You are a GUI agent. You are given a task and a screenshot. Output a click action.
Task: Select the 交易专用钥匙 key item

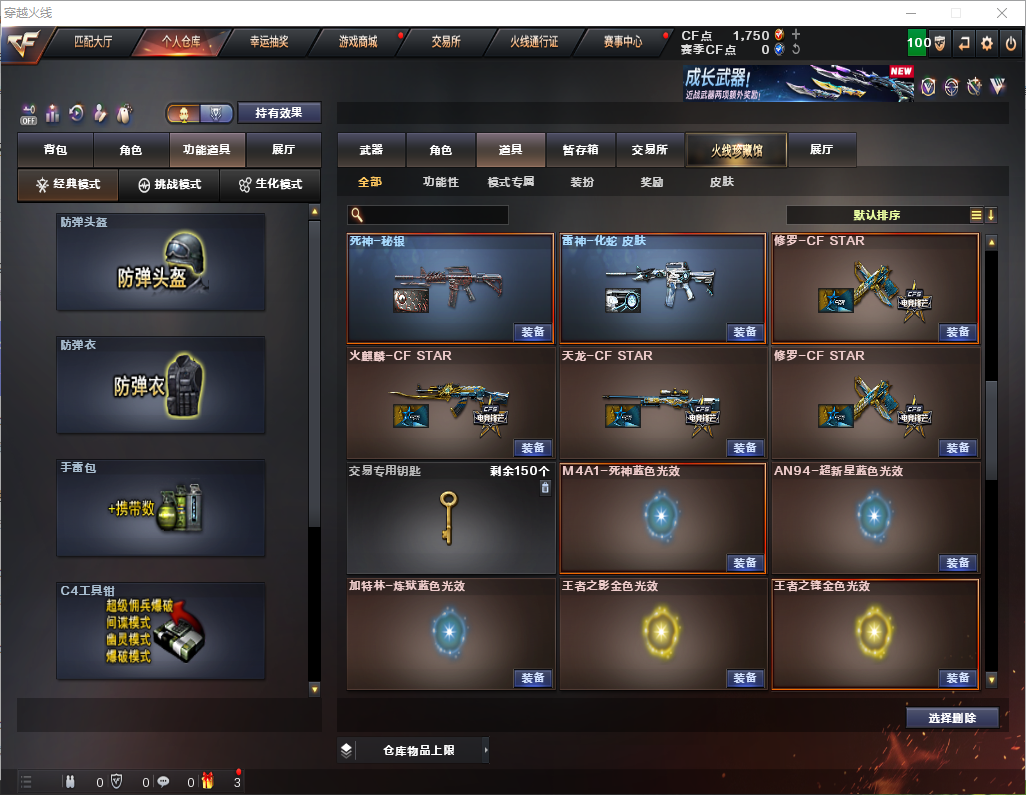(x=449, y=518)
